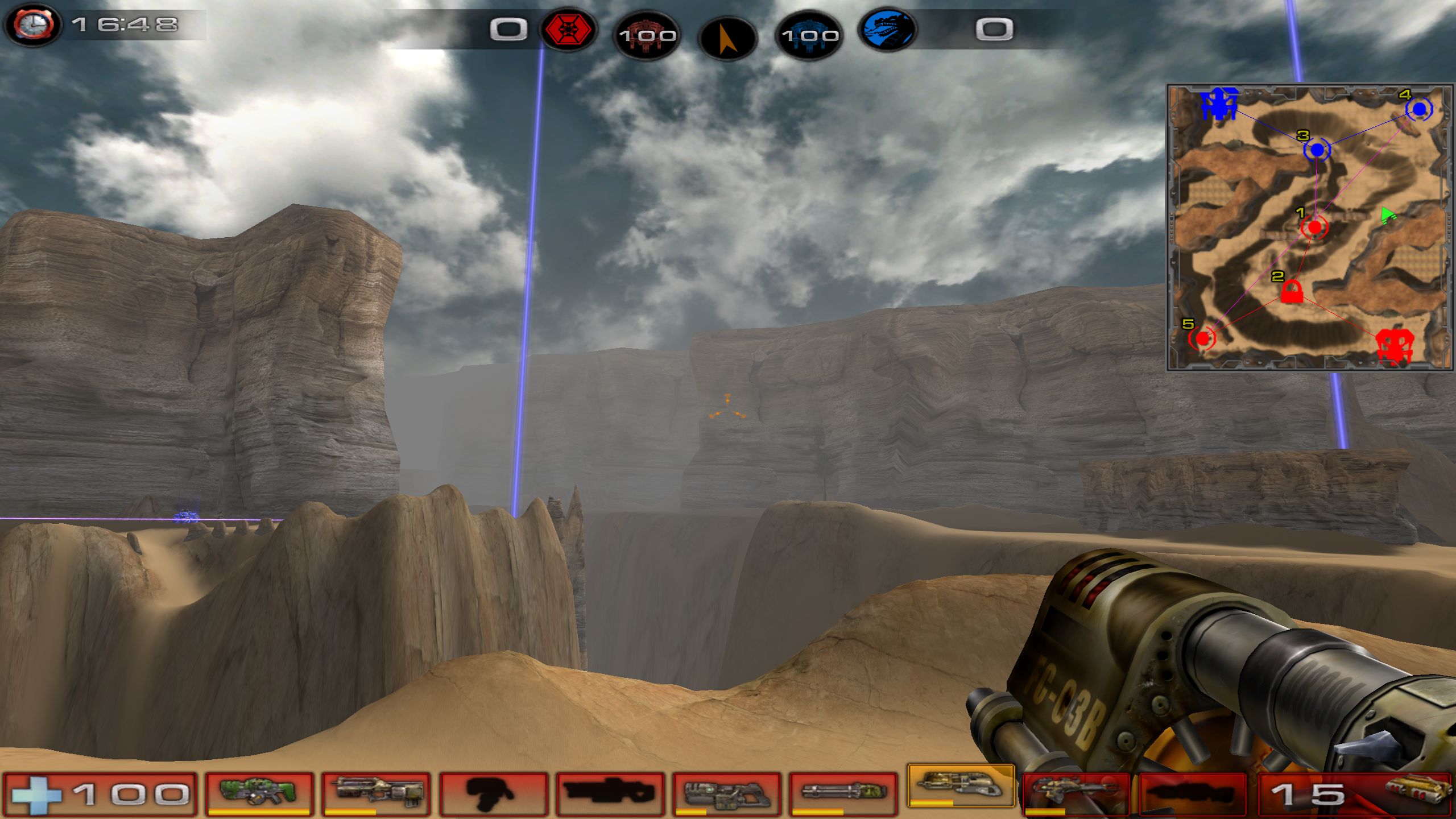Screen dimensions: 1456x819
Task: Select the red power core health icon
Action: coord(647,35)
